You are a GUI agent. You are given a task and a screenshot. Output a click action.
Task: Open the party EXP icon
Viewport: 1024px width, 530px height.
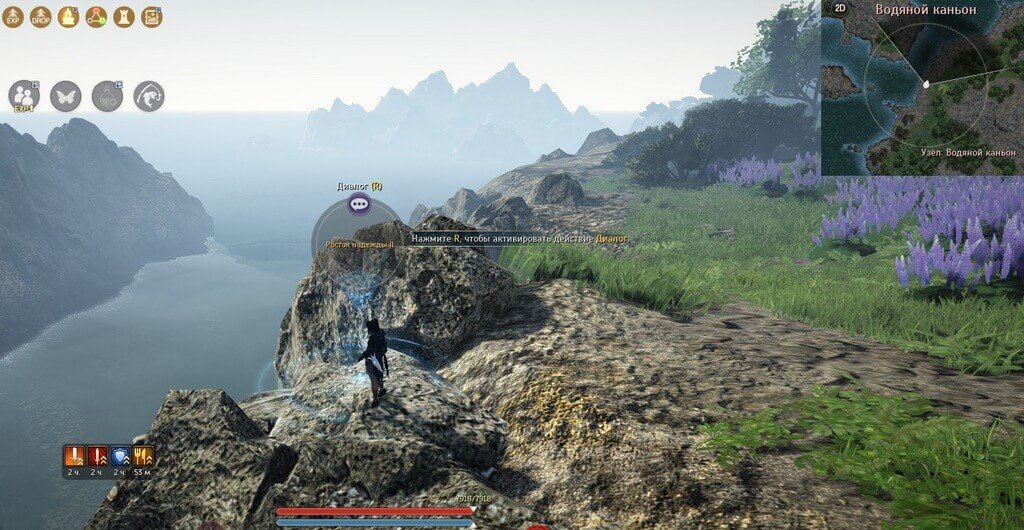tap(24, 96)
